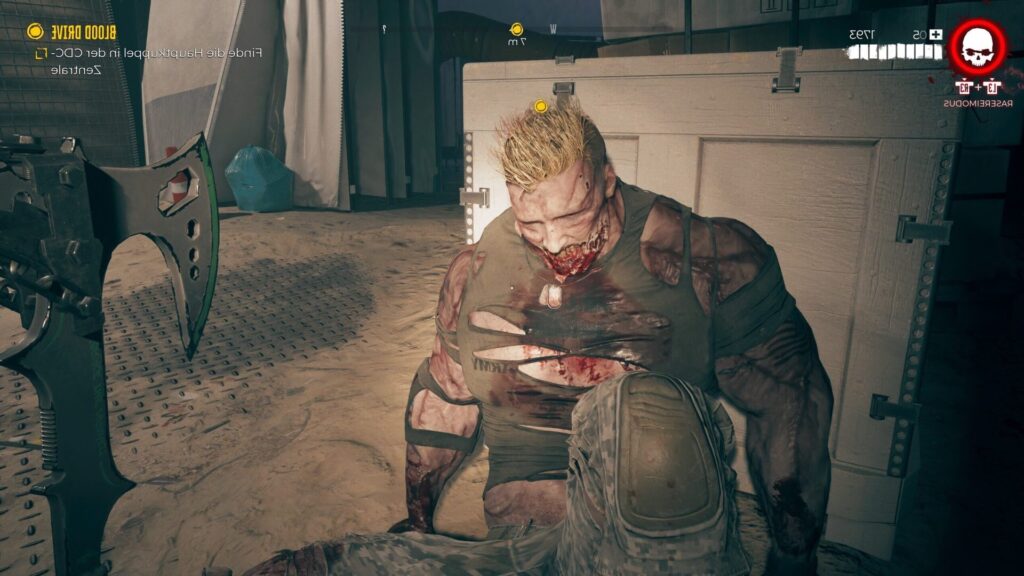Viewport: 1024px width, 576px height.
Task: Click the yellow compass objective marker
Action: (517, 30)
